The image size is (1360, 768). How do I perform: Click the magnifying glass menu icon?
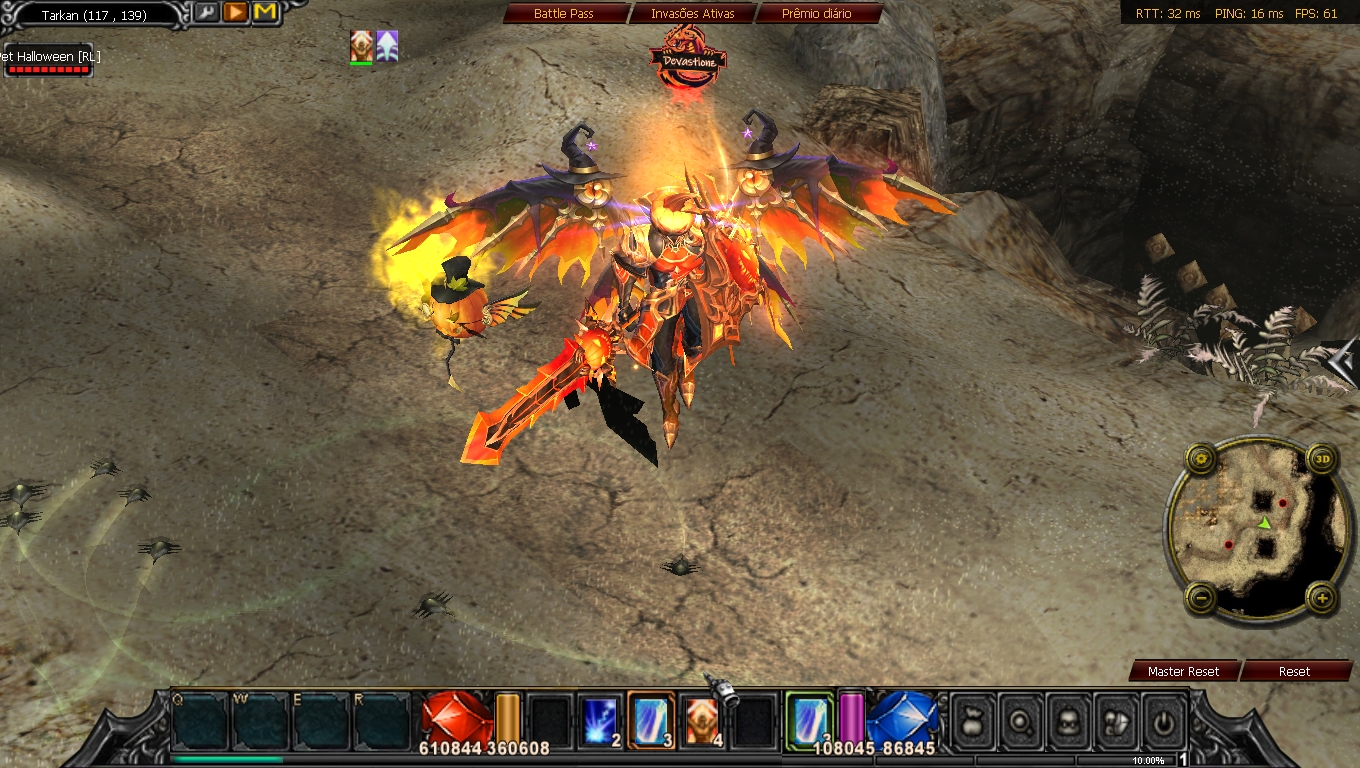click(1020, 720)
